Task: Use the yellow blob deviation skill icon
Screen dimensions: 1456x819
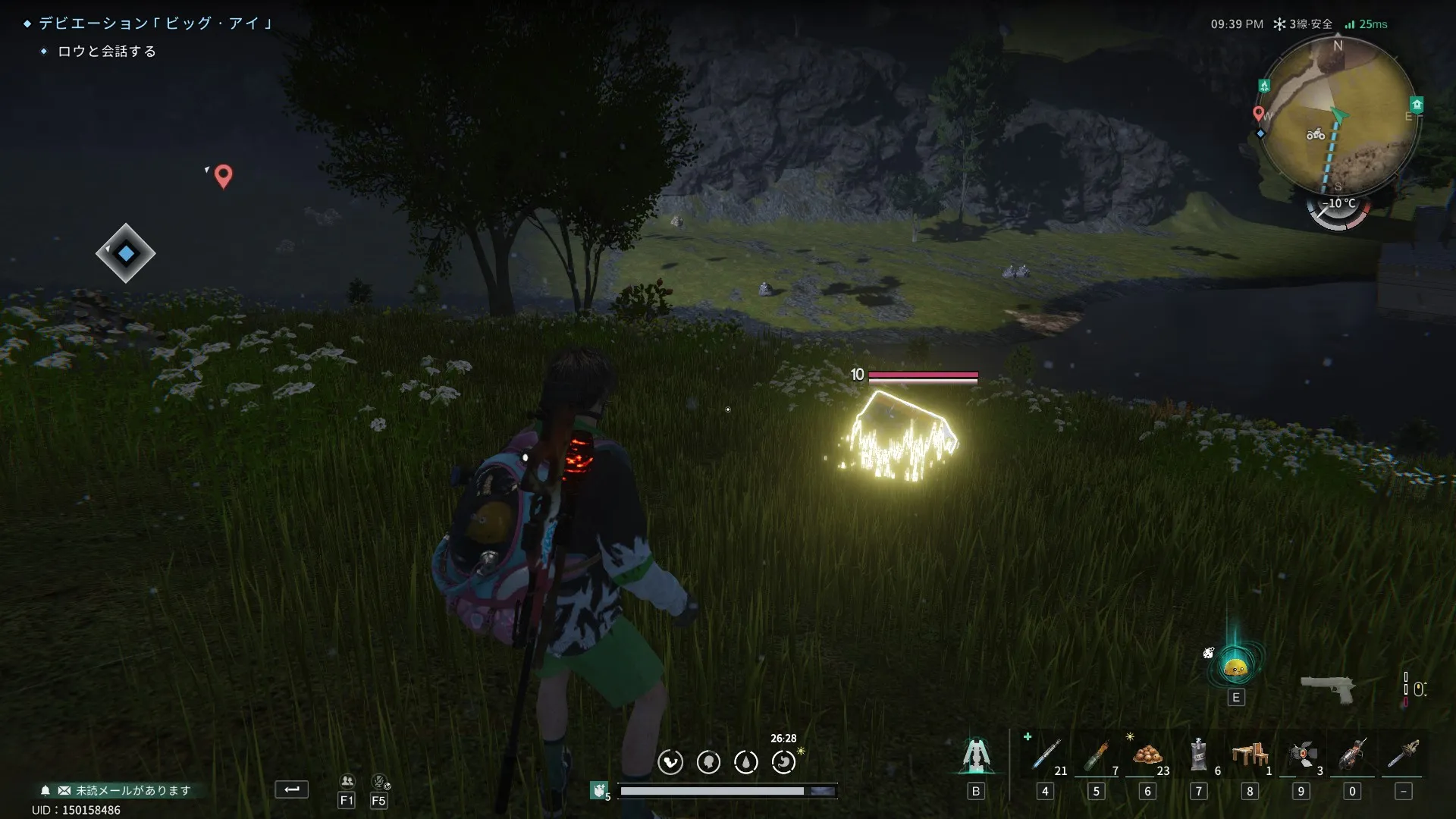Action: click(1236, 667)
